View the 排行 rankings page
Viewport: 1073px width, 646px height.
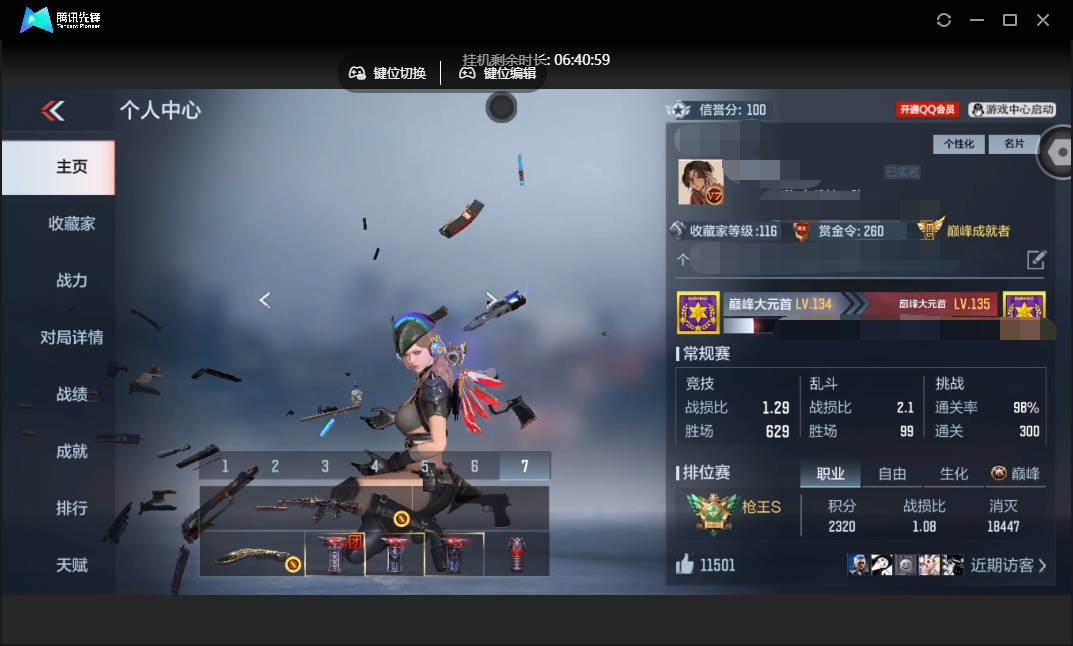pos(71,508)
